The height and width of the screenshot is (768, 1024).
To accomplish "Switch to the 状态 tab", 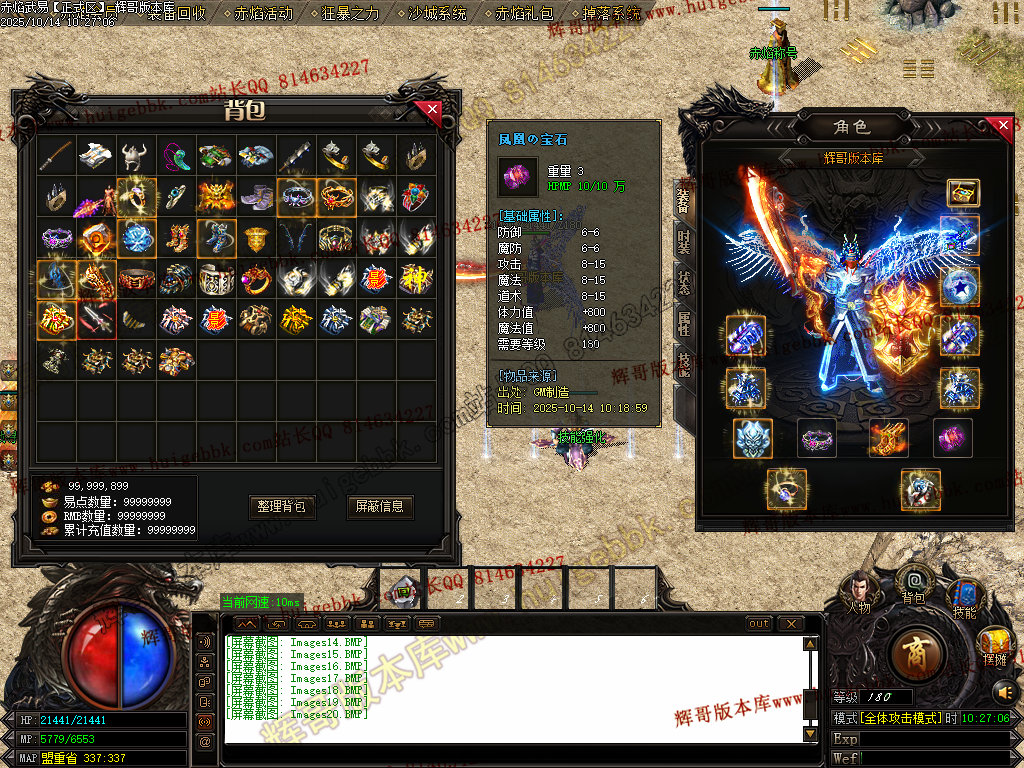I will [684, 281].
